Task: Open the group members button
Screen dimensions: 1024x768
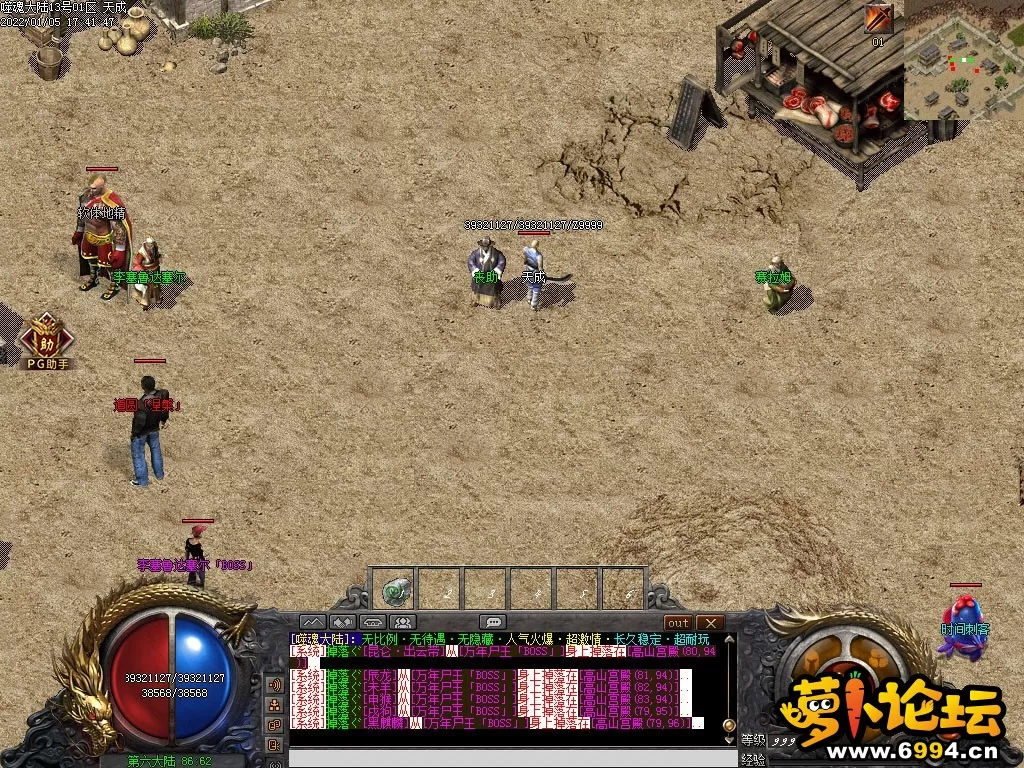Action: 403,622
